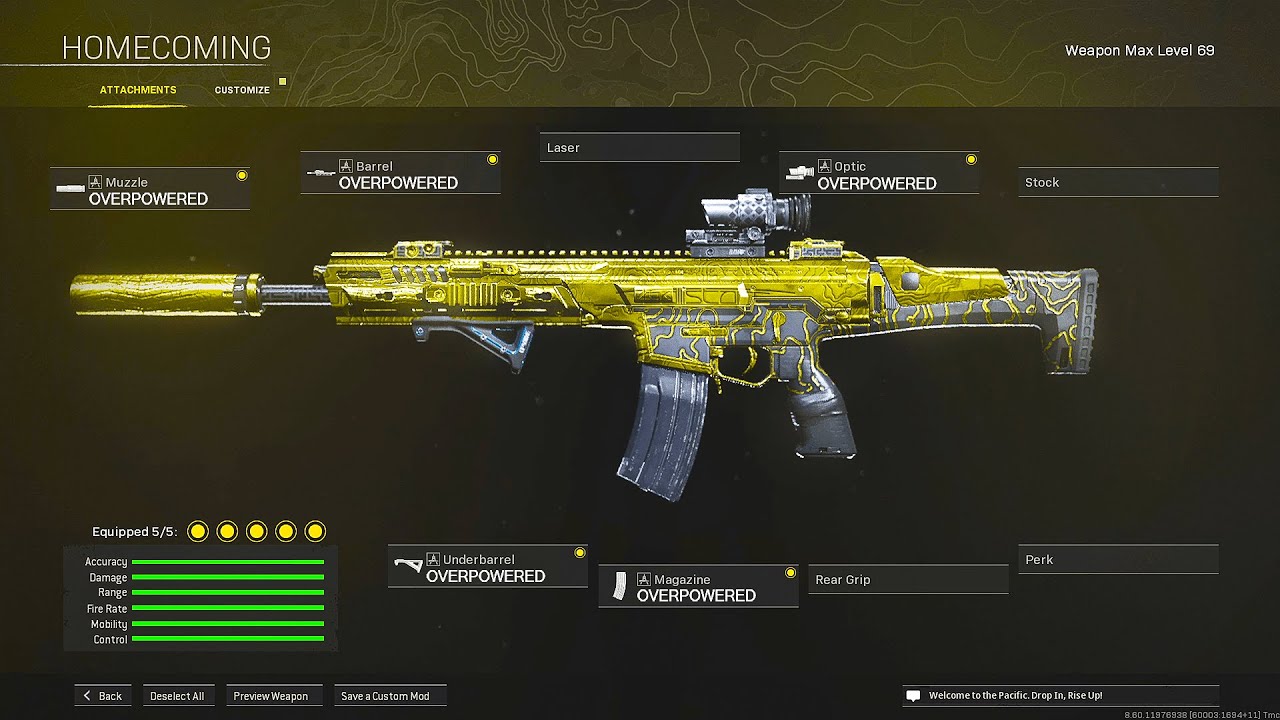Open the empty Perk slot
Screen dimensions: 1280x720
[1118, 560]
